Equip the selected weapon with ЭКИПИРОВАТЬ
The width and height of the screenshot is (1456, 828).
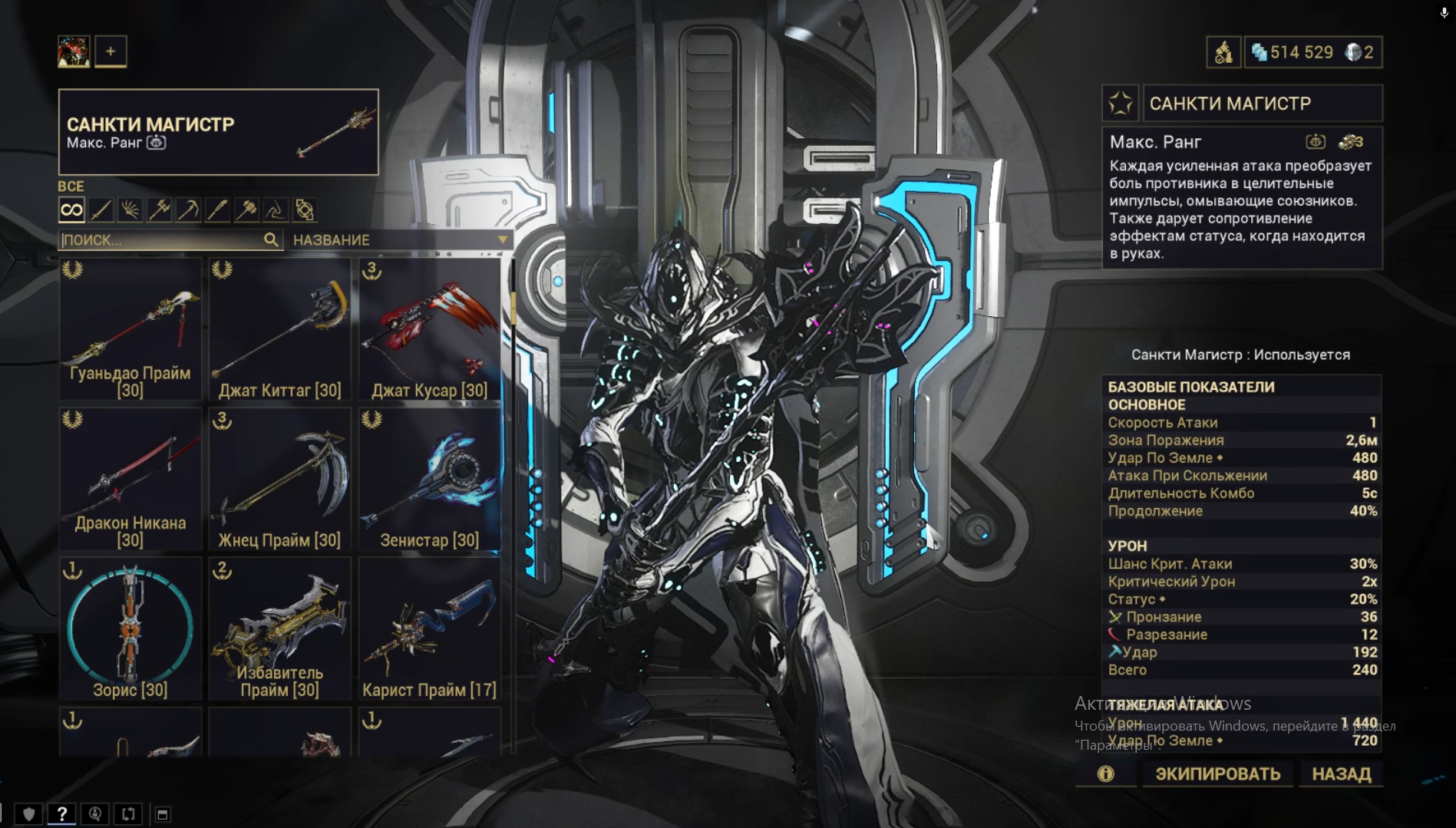(1217, 774)
